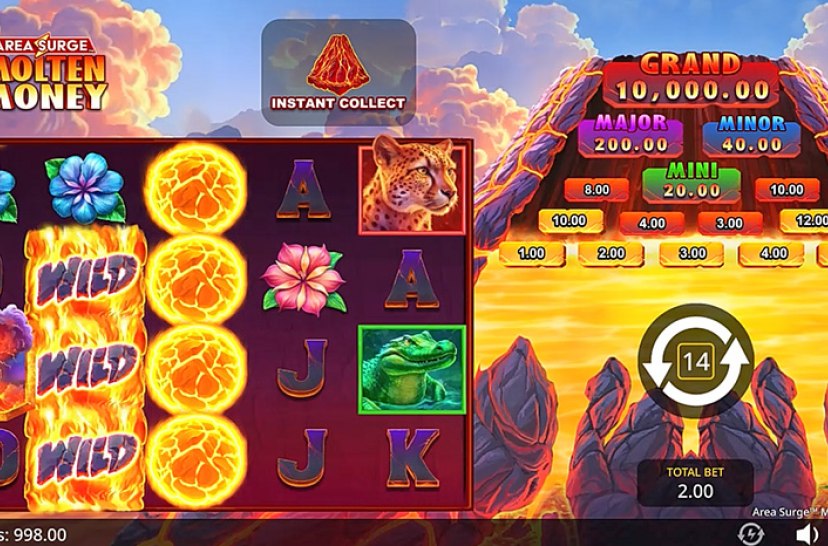Open the Total Bet selector

point(695,483)
